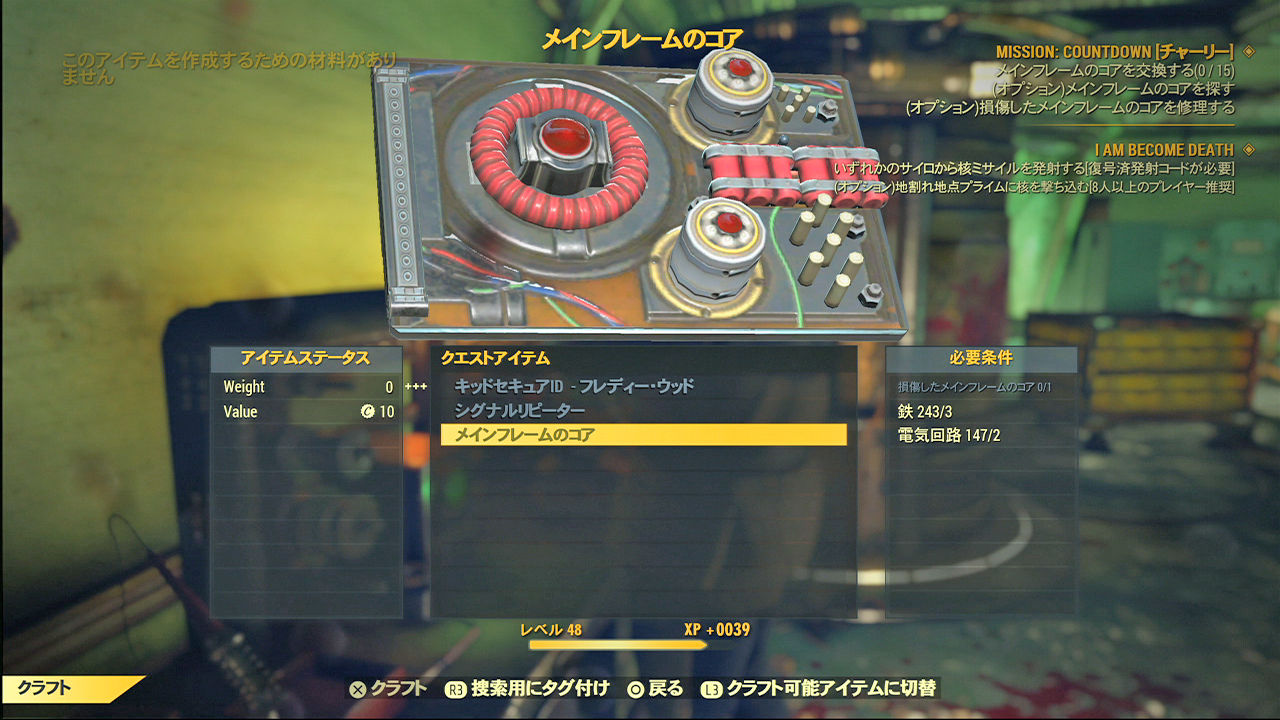Select シグナルリピーター in the quest items list
The image size is (1280, 720).
(522, 411)
